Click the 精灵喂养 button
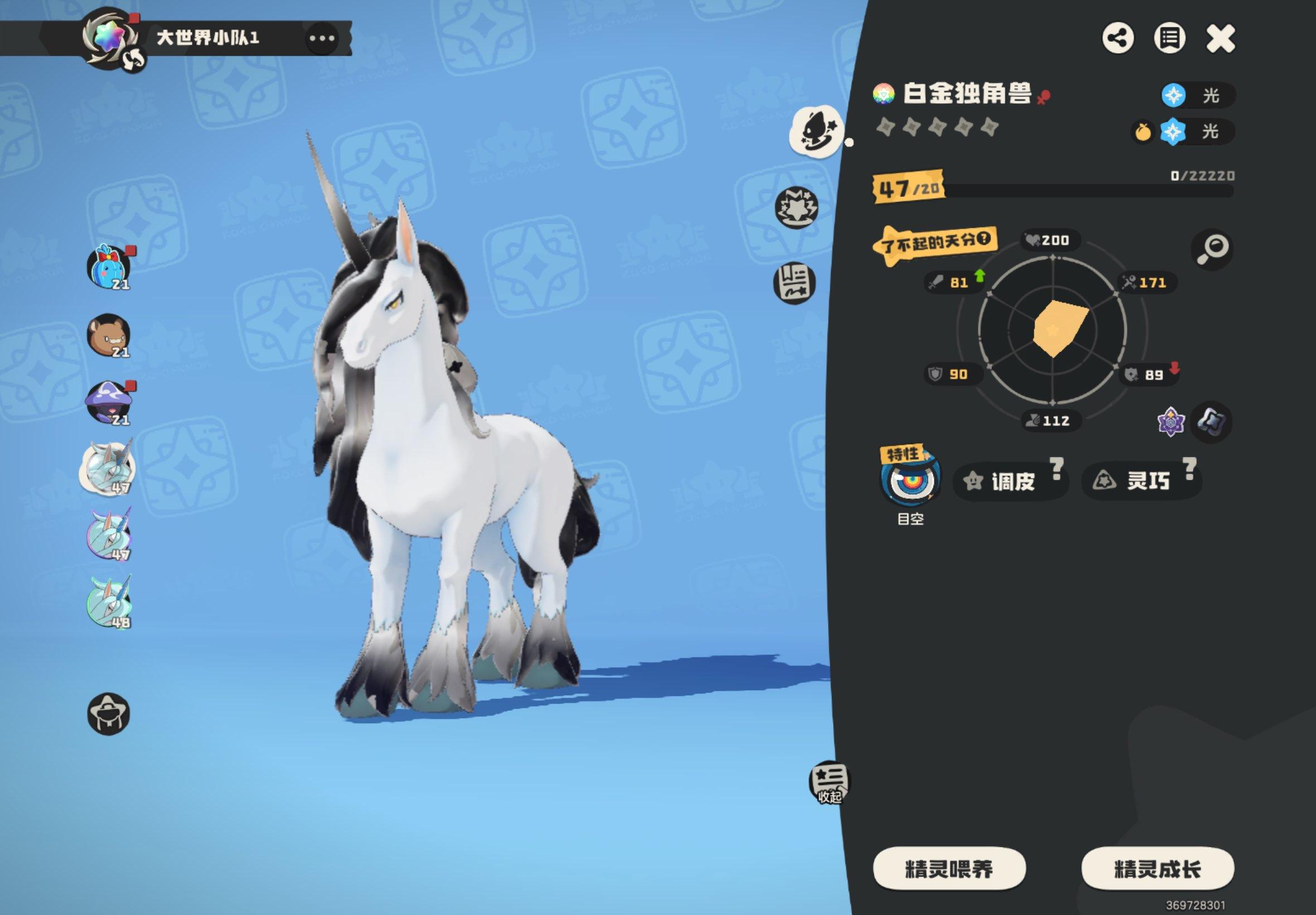Screen dimensions: 1316x915 click(949, 869)
